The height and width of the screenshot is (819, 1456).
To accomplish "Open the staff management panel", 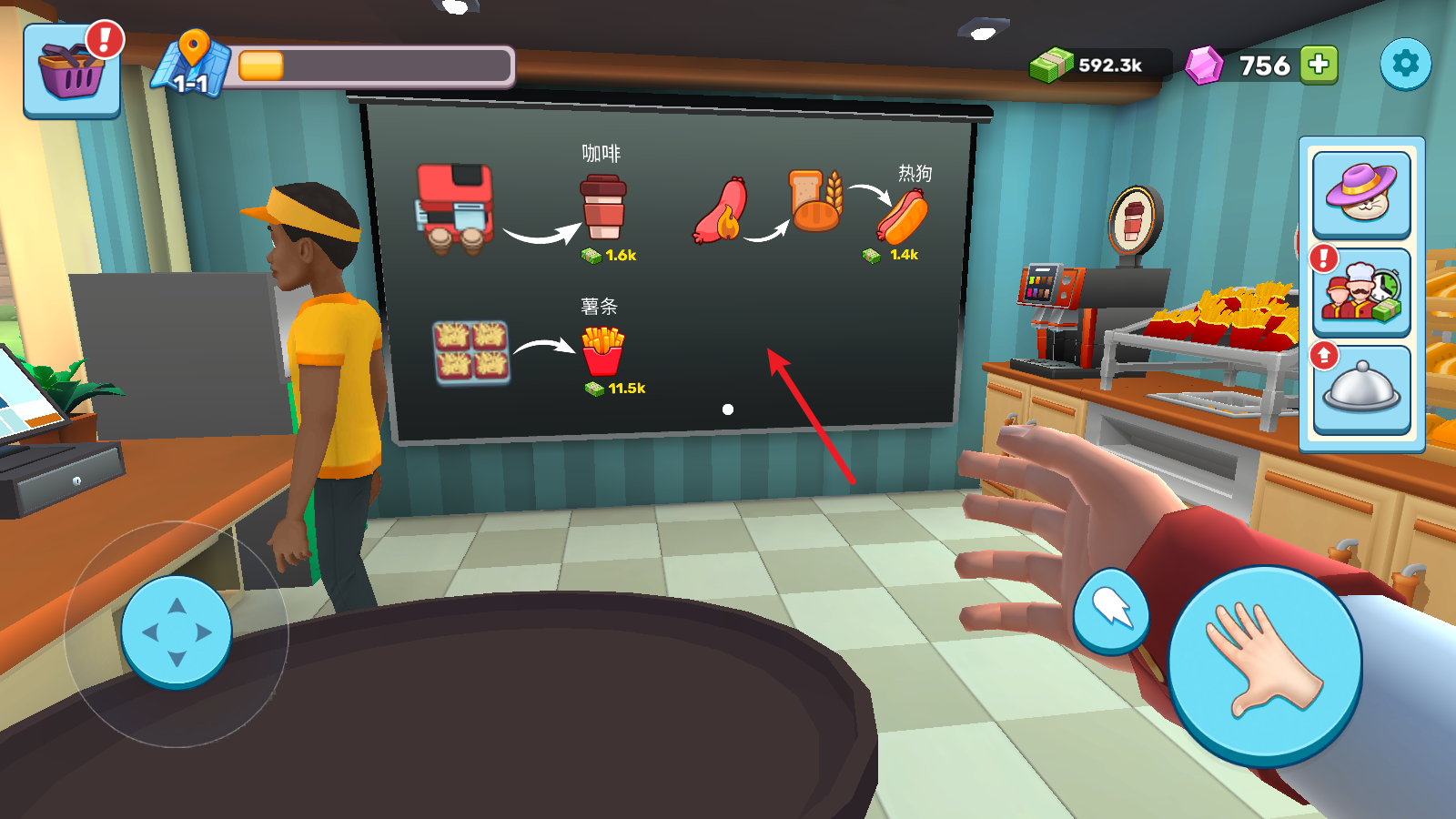I will pyautogui.click(x=1361, y=293).
